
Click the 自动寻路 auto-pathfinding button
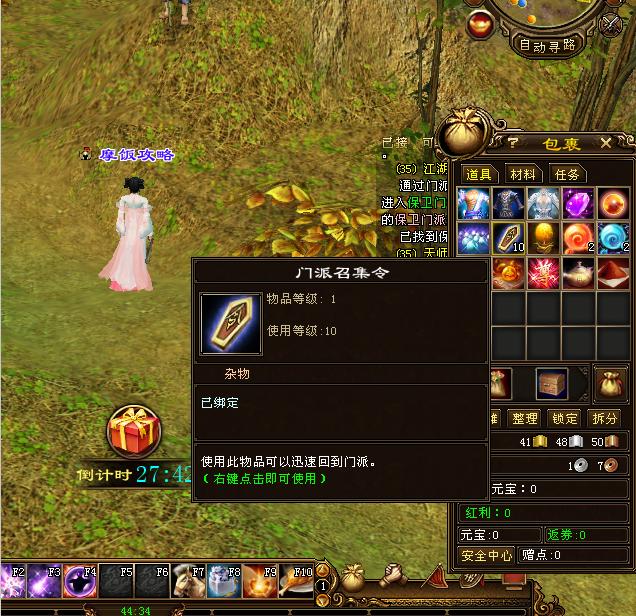[547, 45]
